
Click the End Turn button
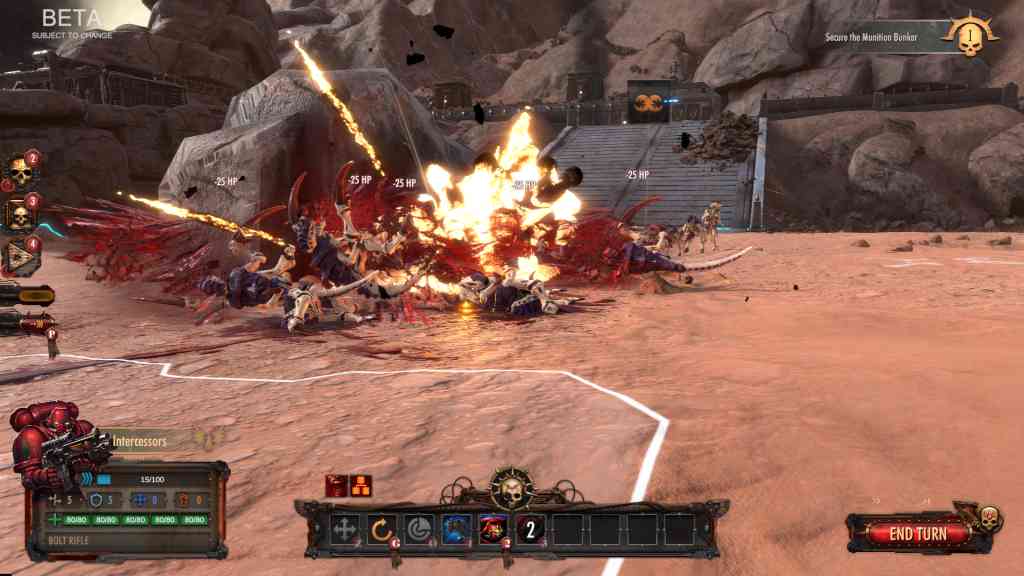918,534
